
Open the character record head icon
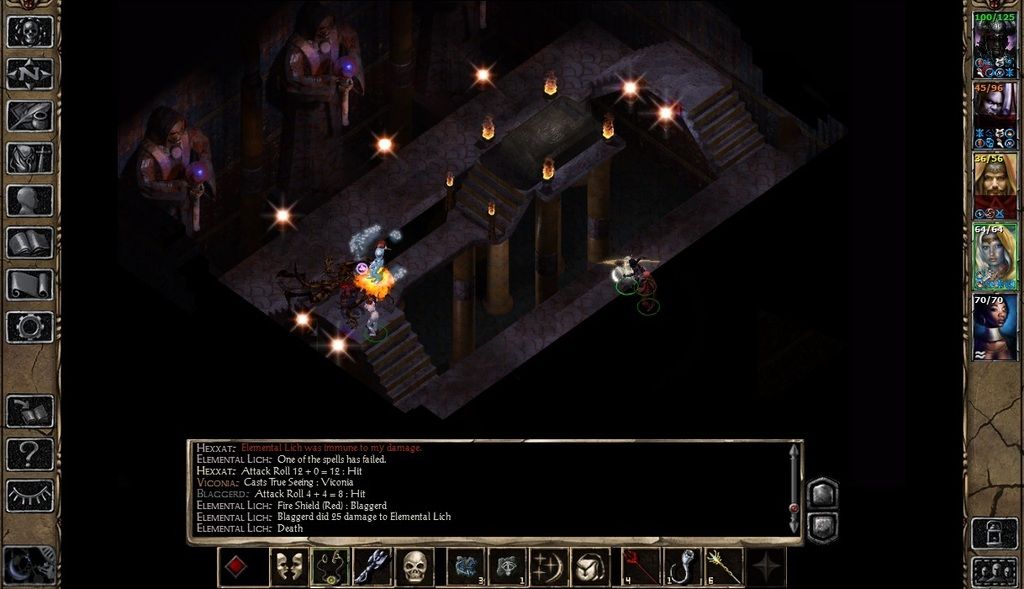[30, 200]
